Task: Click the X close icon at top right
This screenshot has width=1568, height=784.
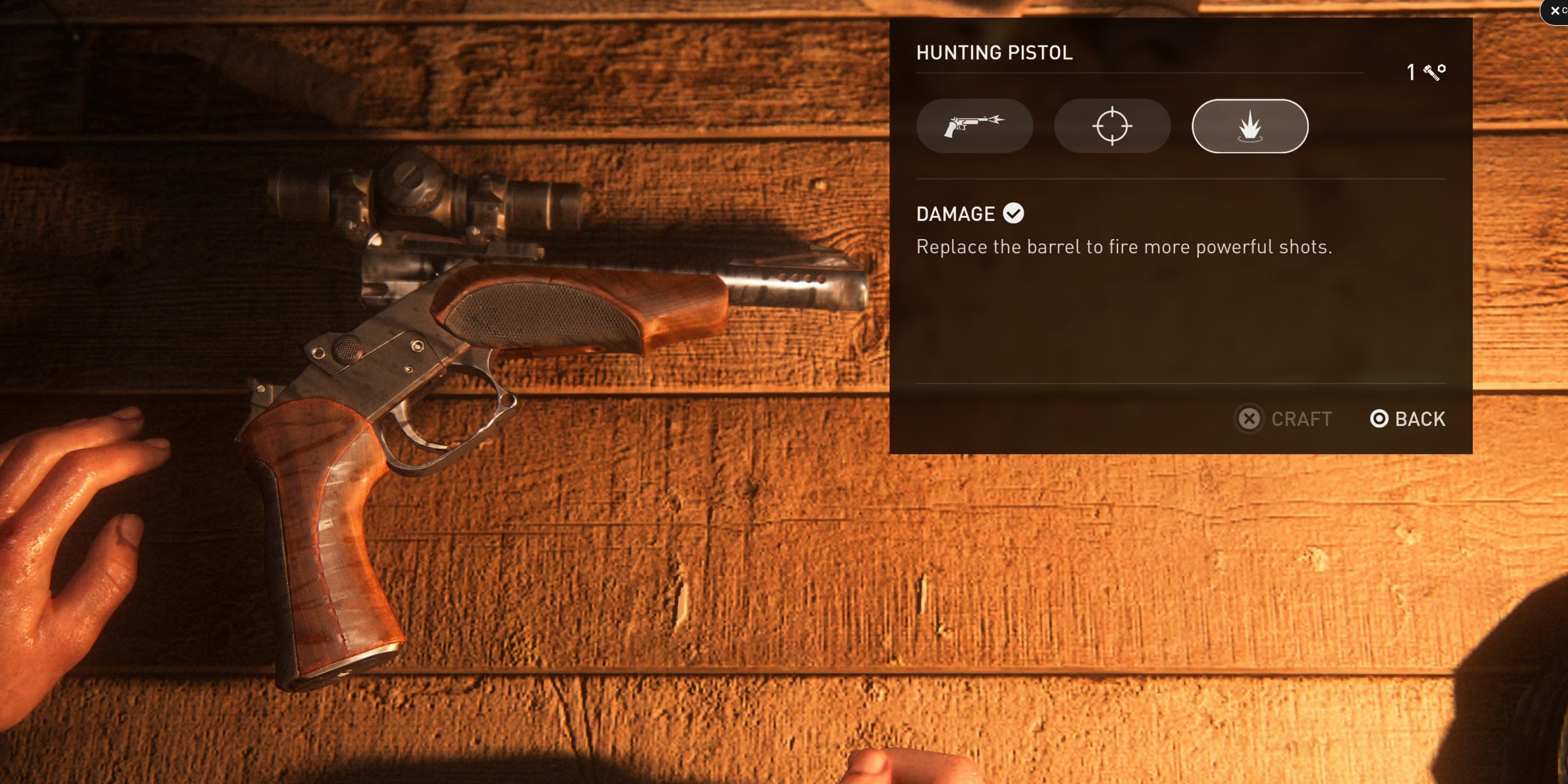Action: [x=1555, y=11]
